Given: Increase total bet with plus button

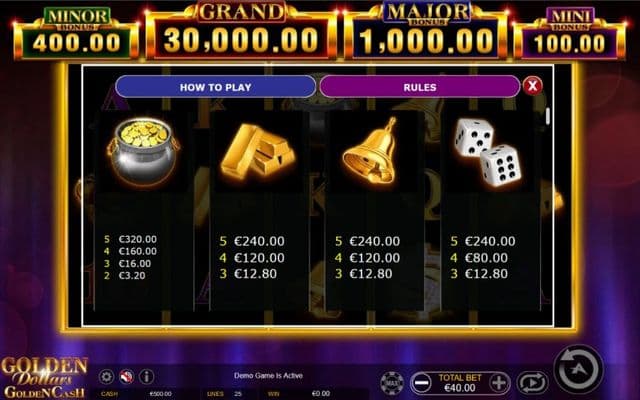Looking at the screenshot, I should tap(499, 382).
